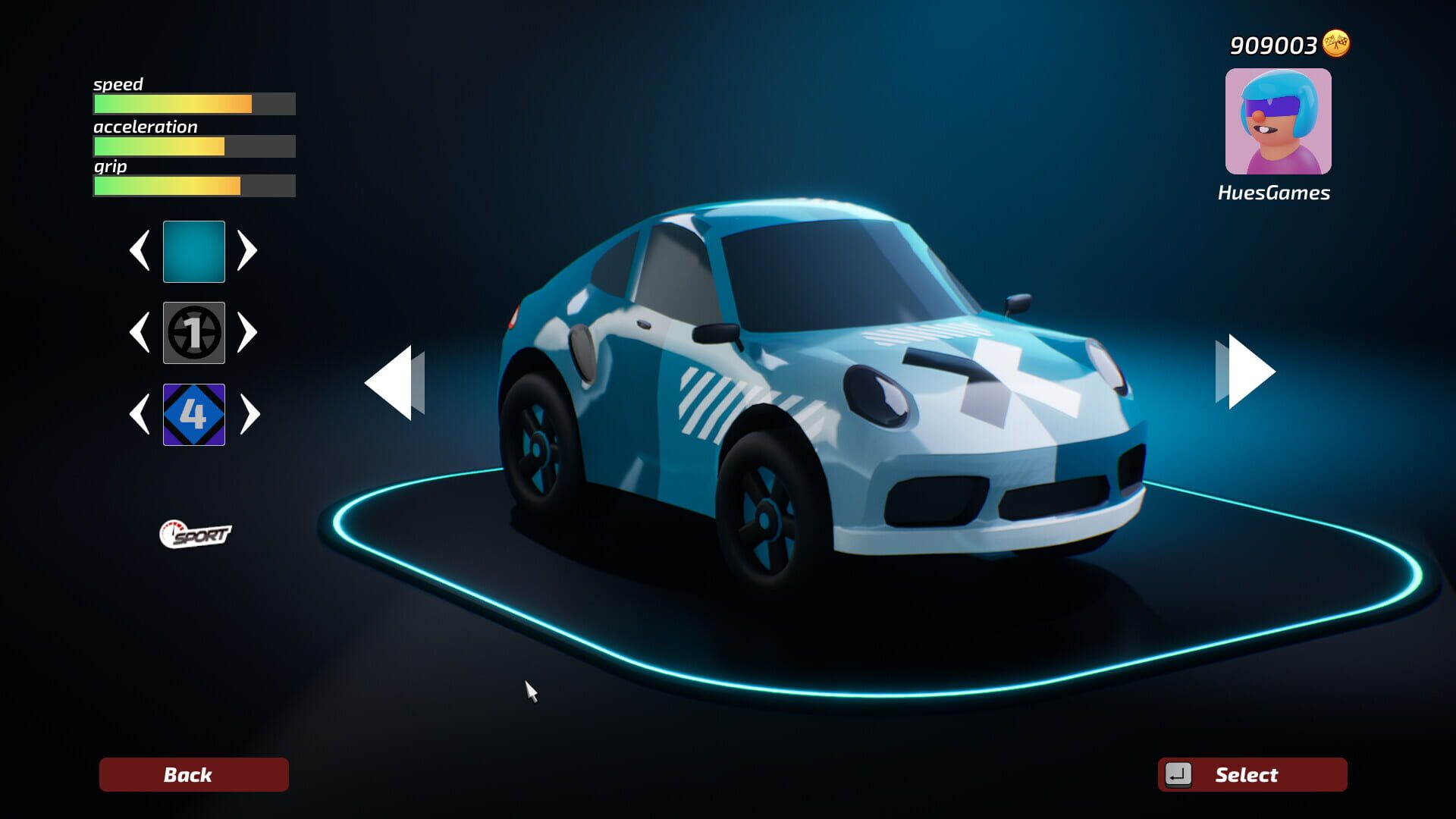1456x819 pixels.
Task: Click the speed stat bar
Action: coord(193,104)
